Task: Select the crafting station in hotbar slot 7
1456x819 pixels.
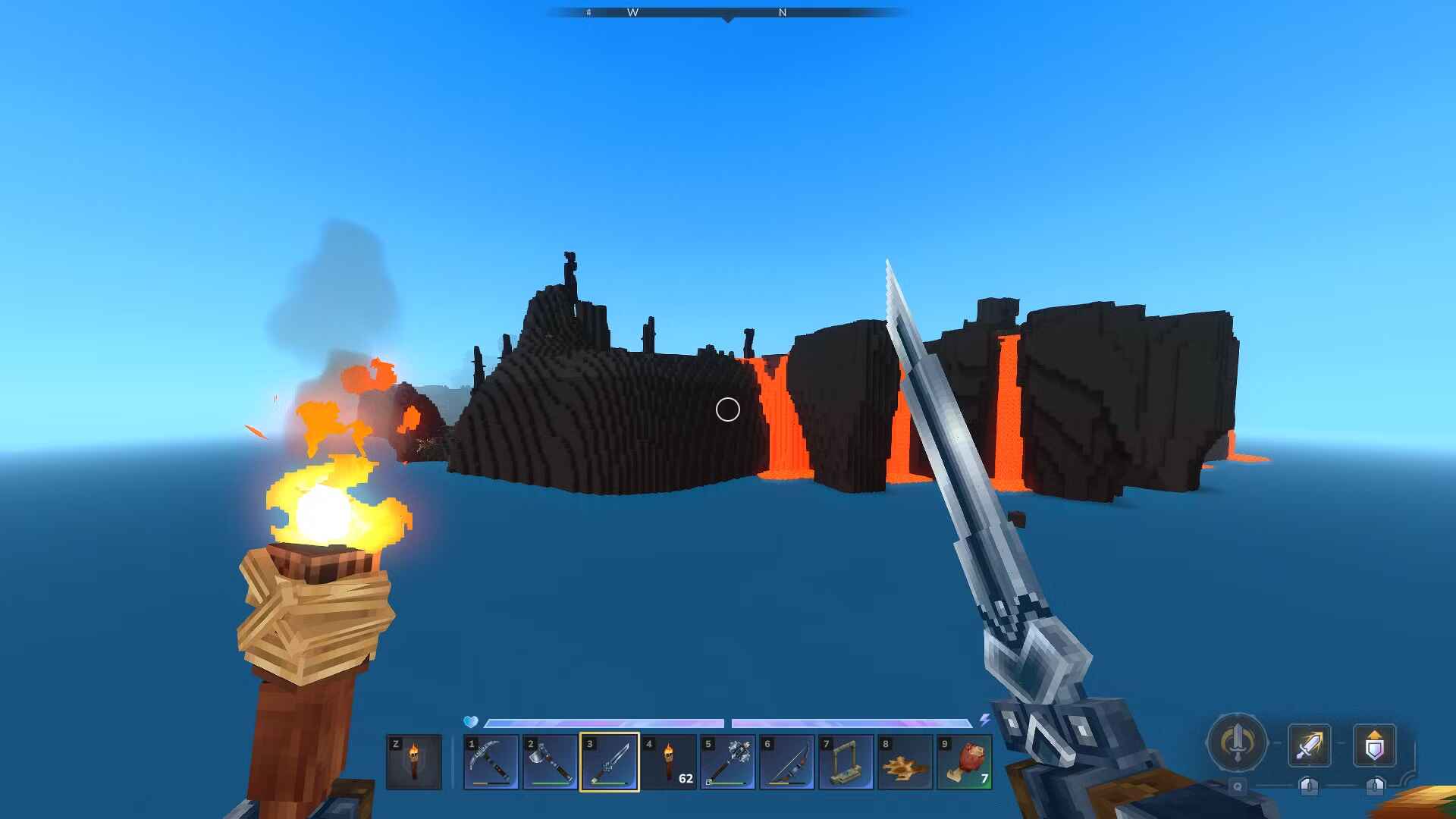Action: click(x=846, y=762)
